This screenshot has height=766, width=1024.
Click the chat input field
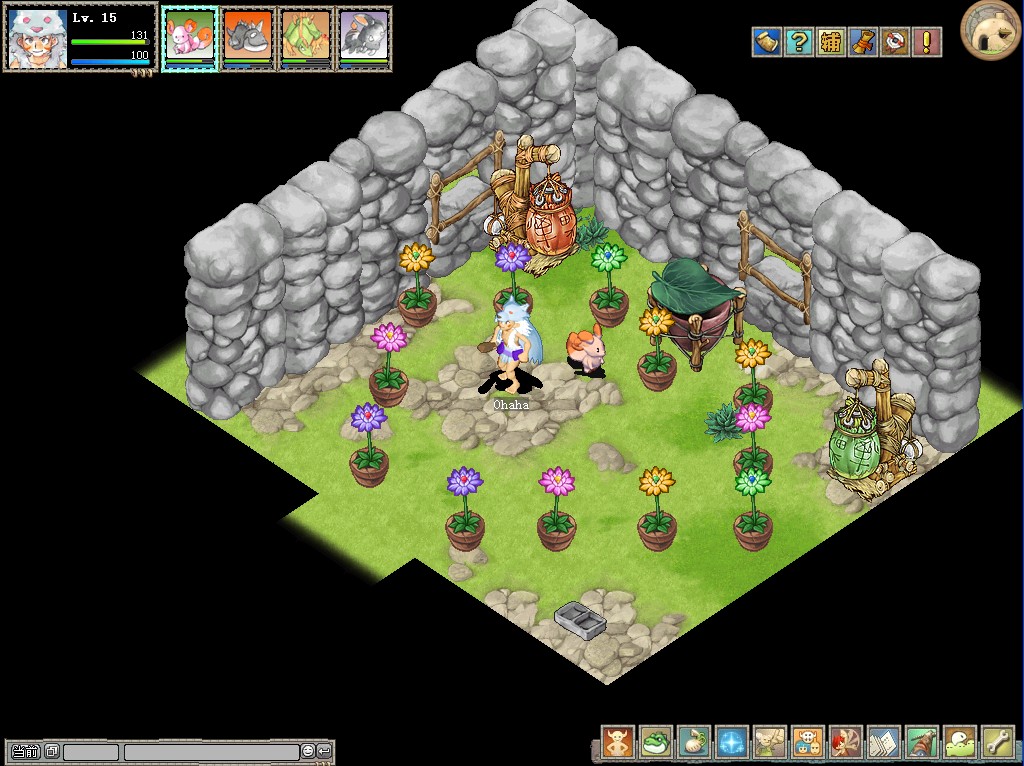point(211,752)
